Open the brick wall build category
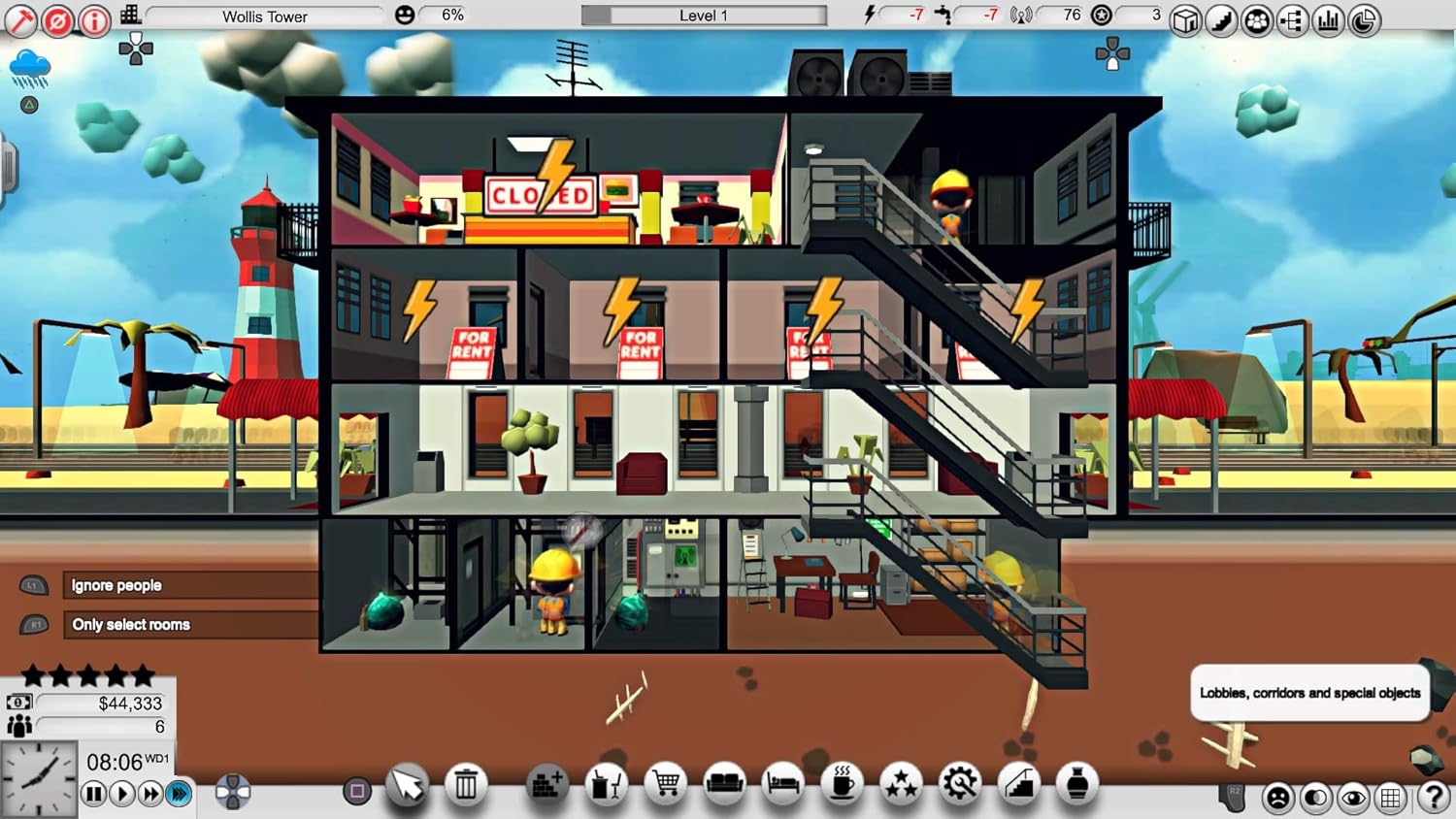1456x819 pixels. click(546, 784)
